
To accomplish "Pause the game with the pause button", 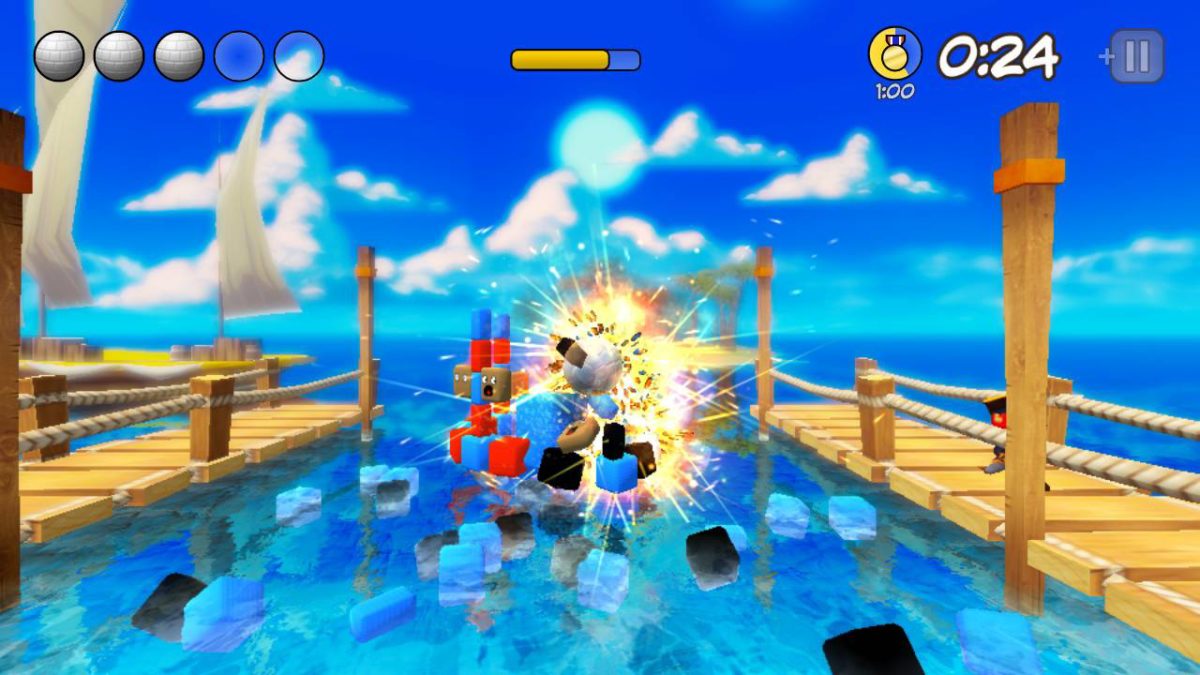I will [x=1137, y=56].
